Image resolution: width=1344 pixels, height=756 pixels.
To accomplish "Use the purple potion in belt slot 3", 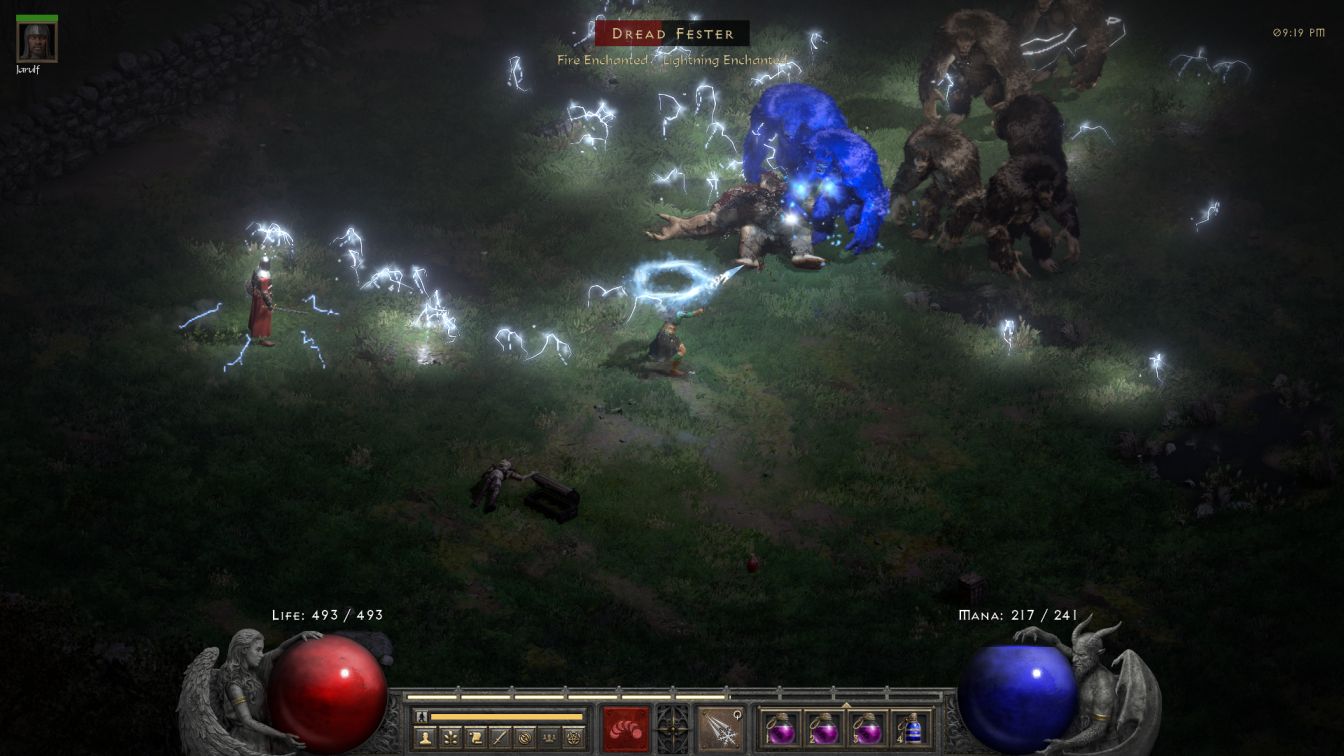I will tap(867, 728).
